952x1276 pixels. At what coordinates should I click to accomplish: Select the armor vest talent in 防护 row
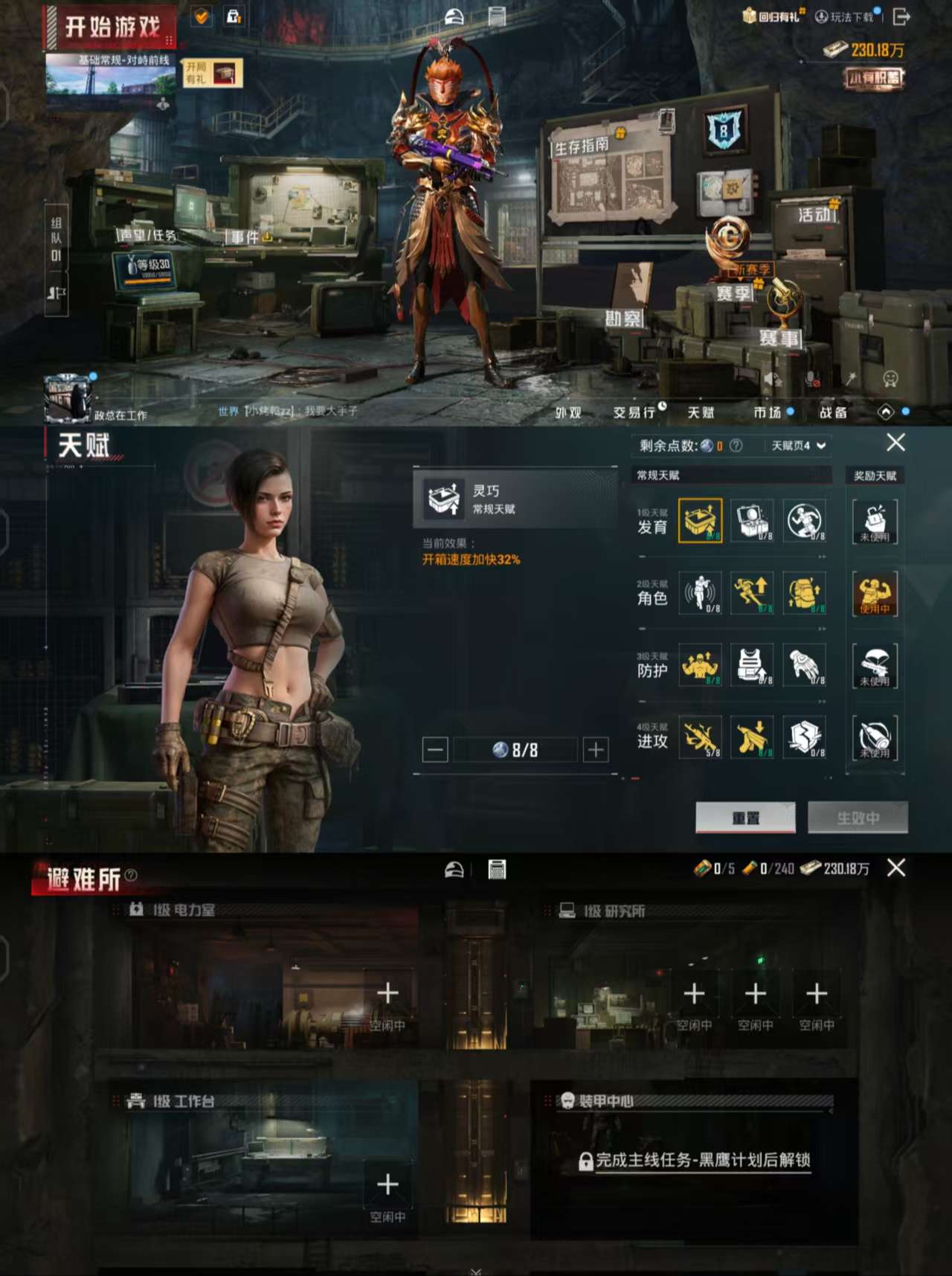752,664
